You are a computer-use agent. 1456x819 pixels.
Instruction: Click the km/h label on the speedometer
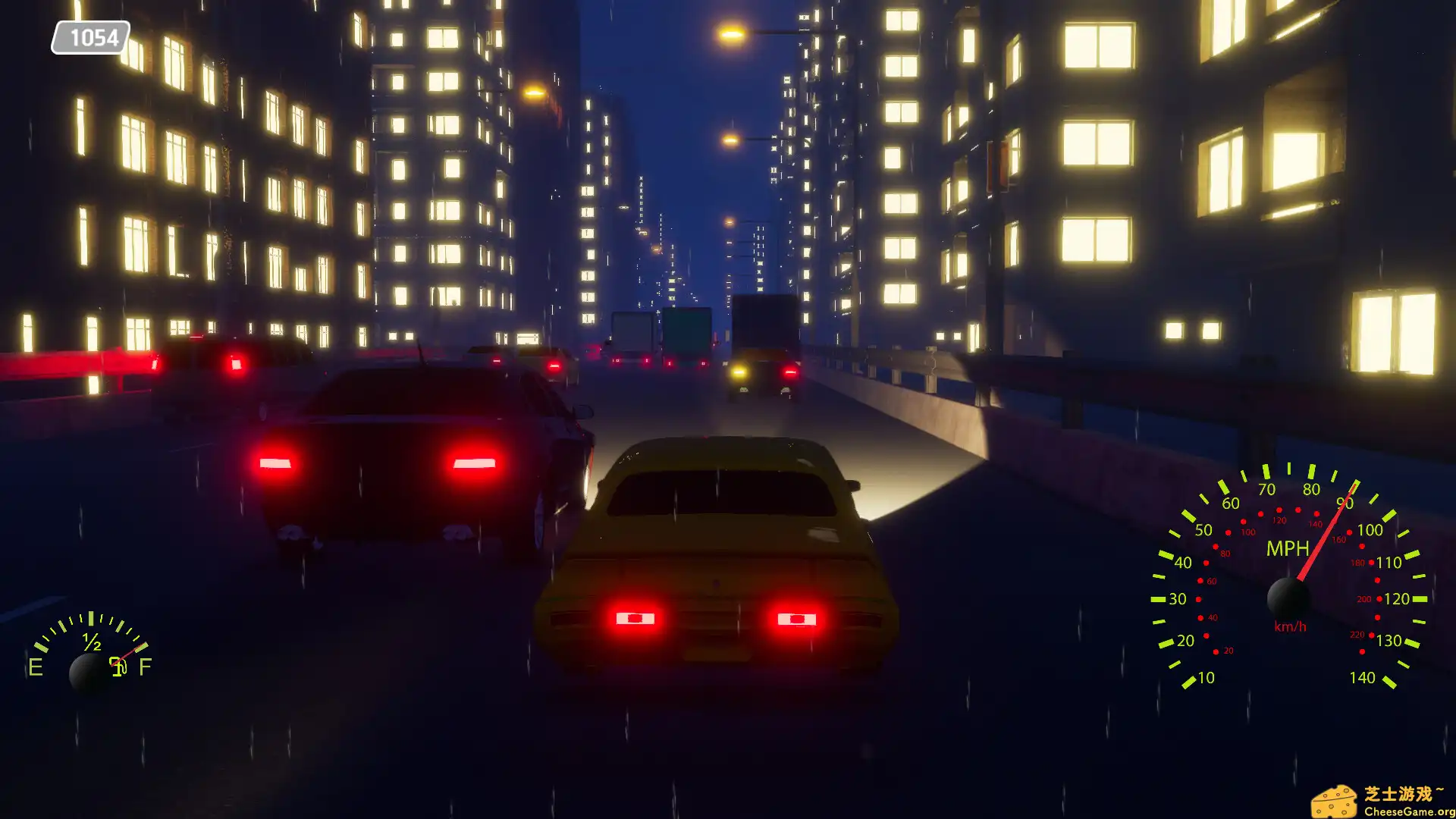[1290, 626]
